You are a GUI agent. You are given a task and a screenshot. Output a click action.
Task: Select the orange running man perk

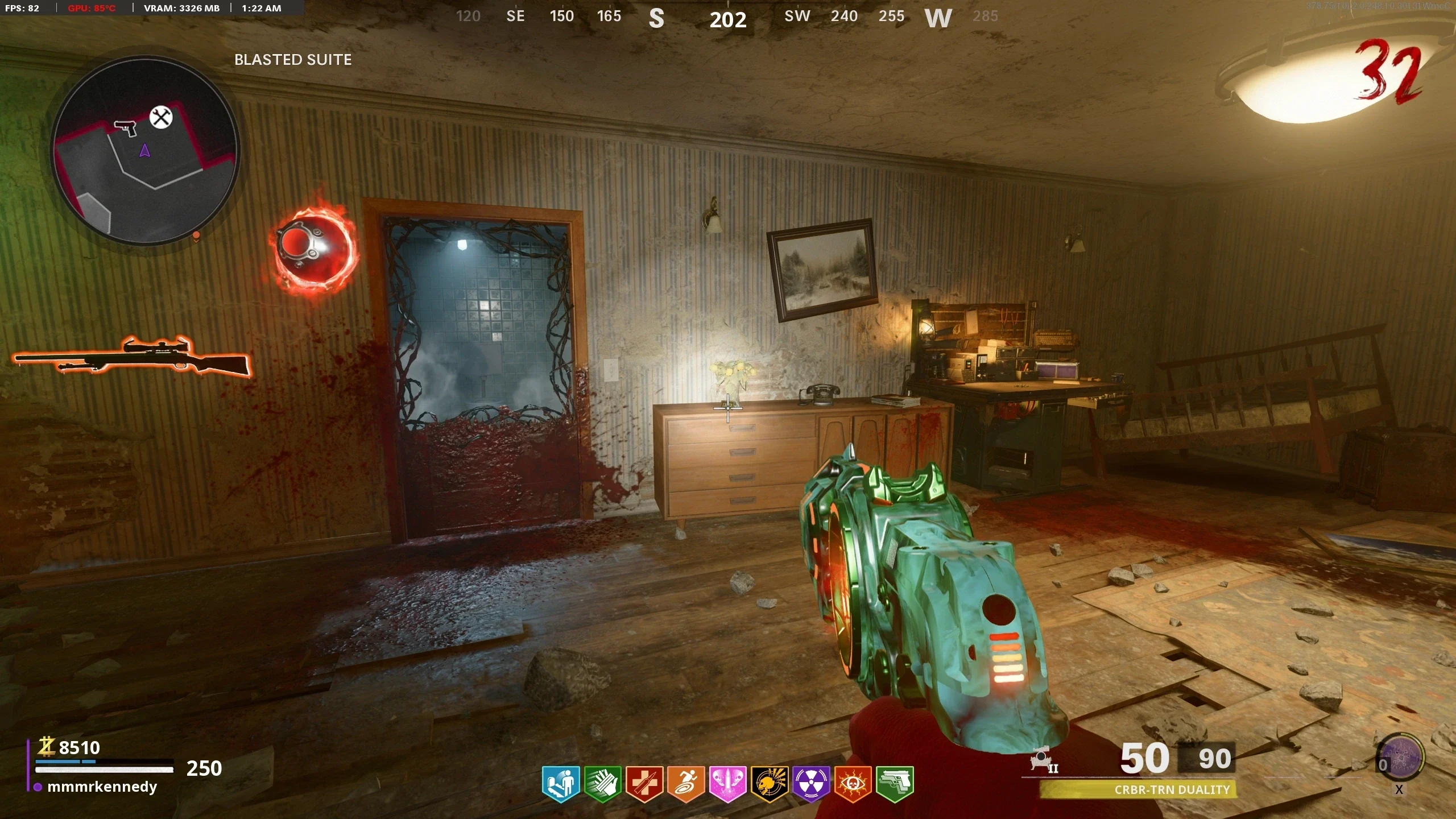click(686, 784)
